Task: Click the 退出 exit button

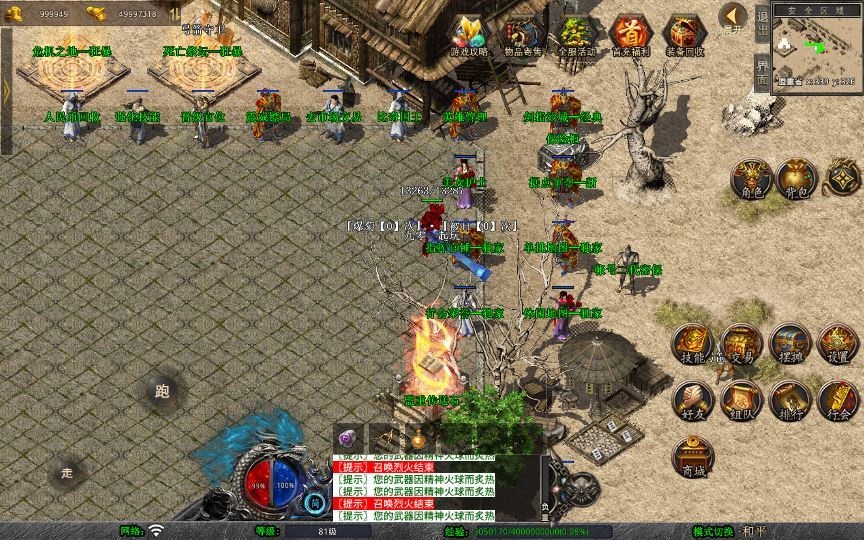Action: [x=762, y=24]
